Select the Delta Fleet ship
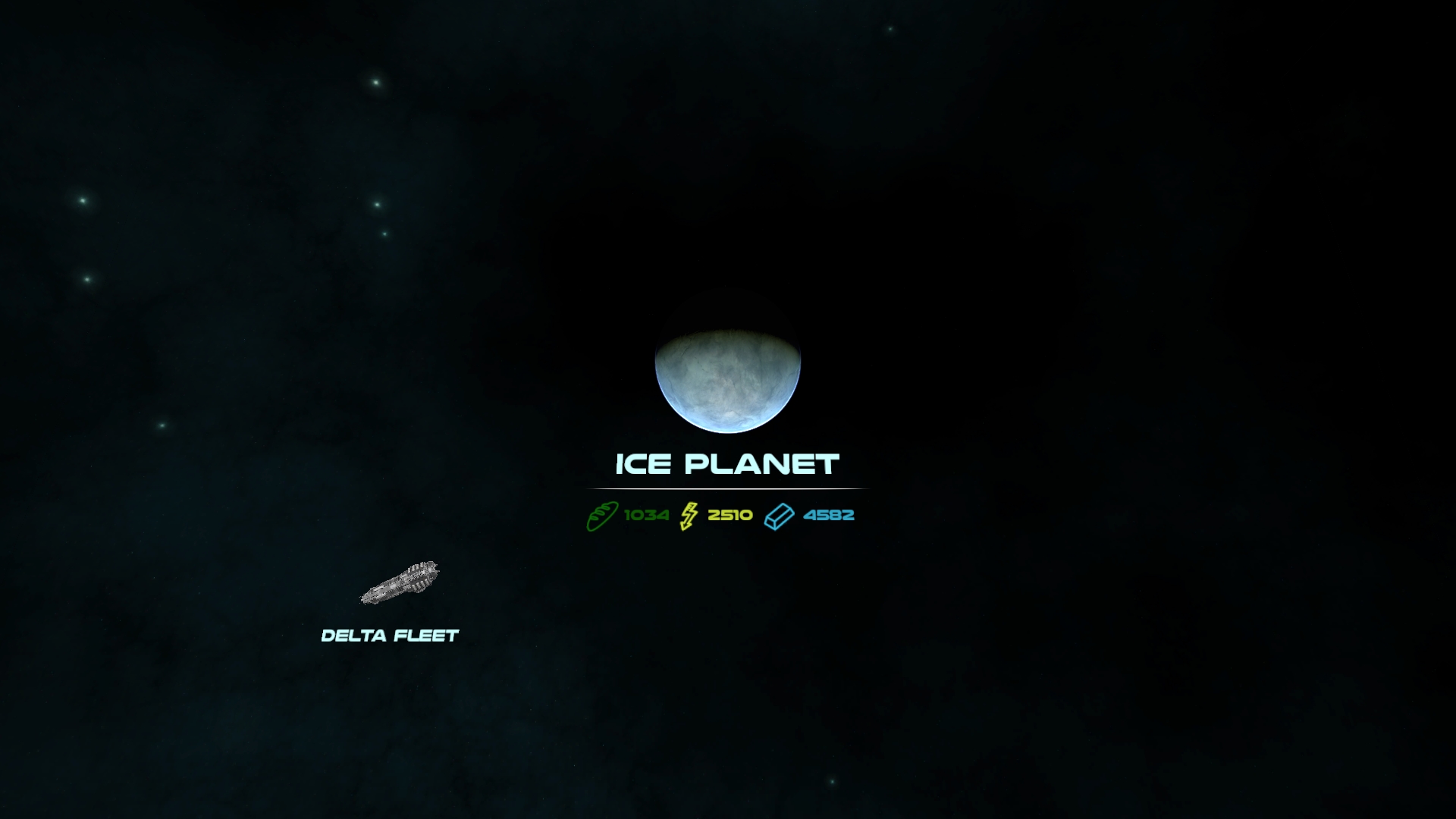 400,583
